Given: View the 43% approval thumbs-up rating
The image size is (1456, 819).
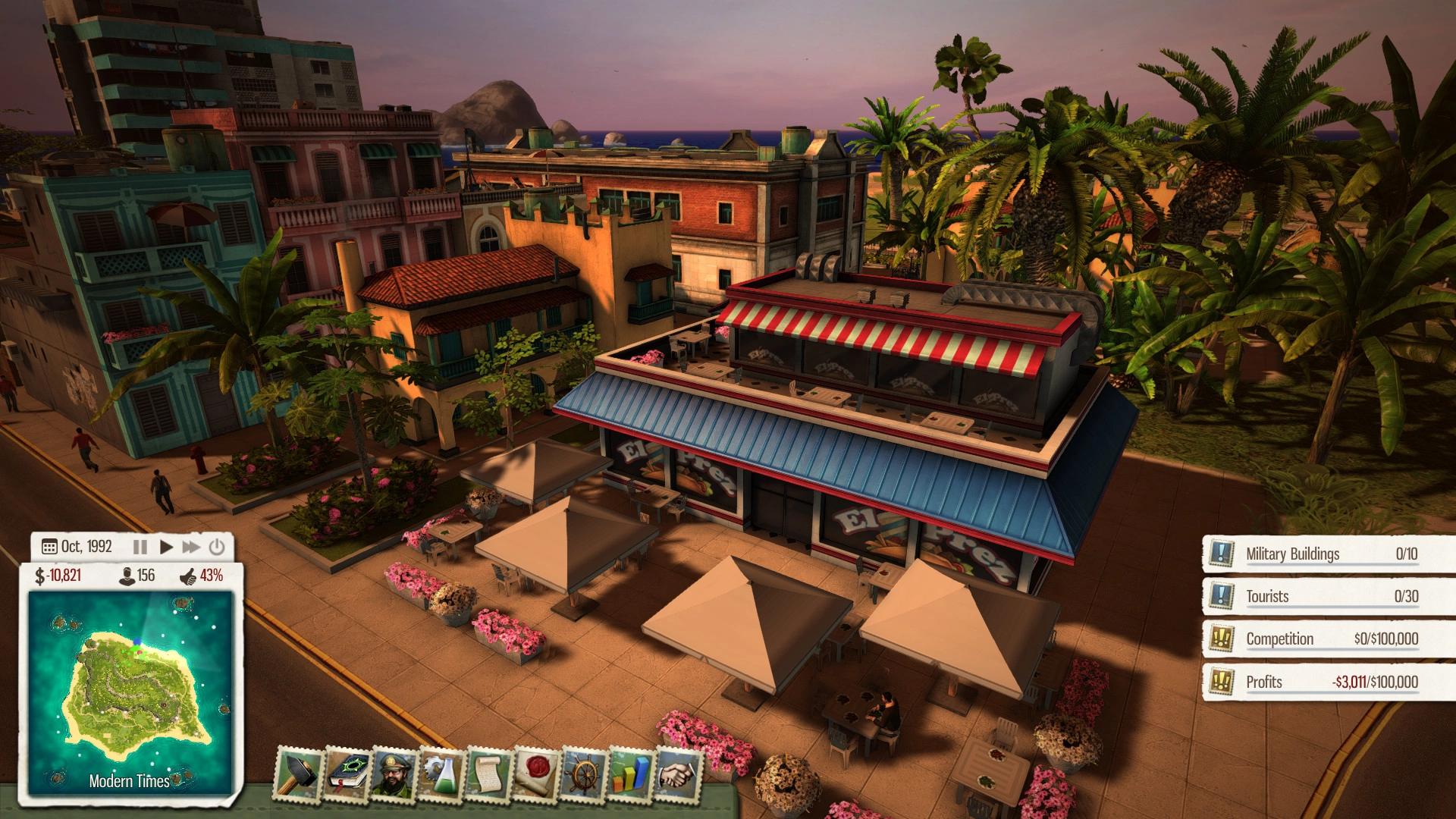Looking at the screenshot, I should click(199, 577).
